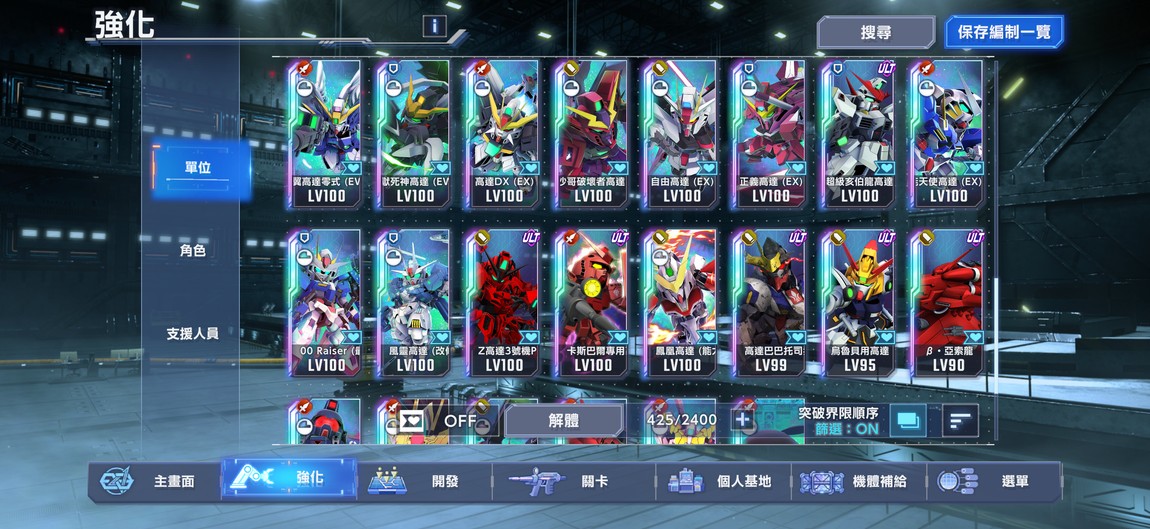
Task: Select the 翼高達零式 (EX) unit card
Action: point(325,134)
